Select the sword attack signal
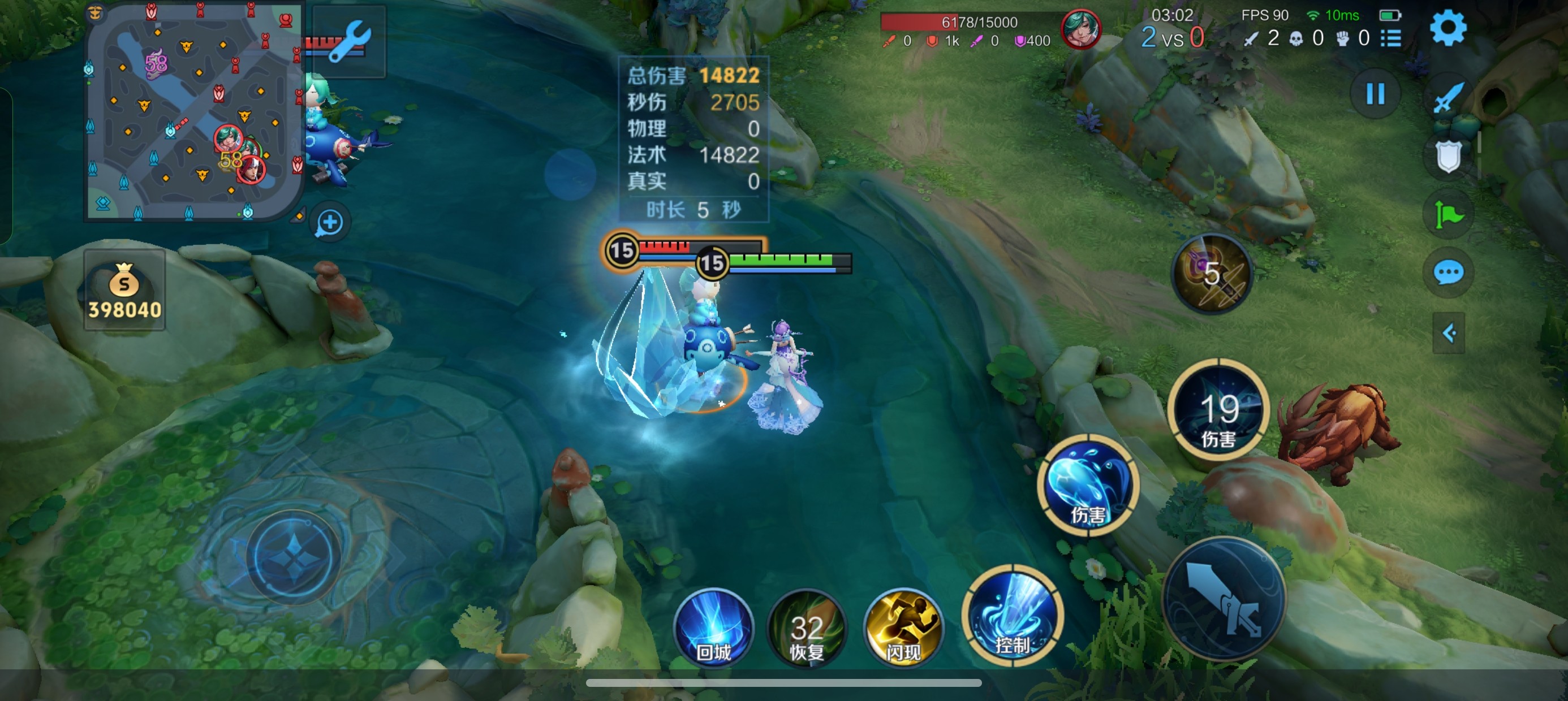This screenshot has width=1568, height=701. 1449,97
